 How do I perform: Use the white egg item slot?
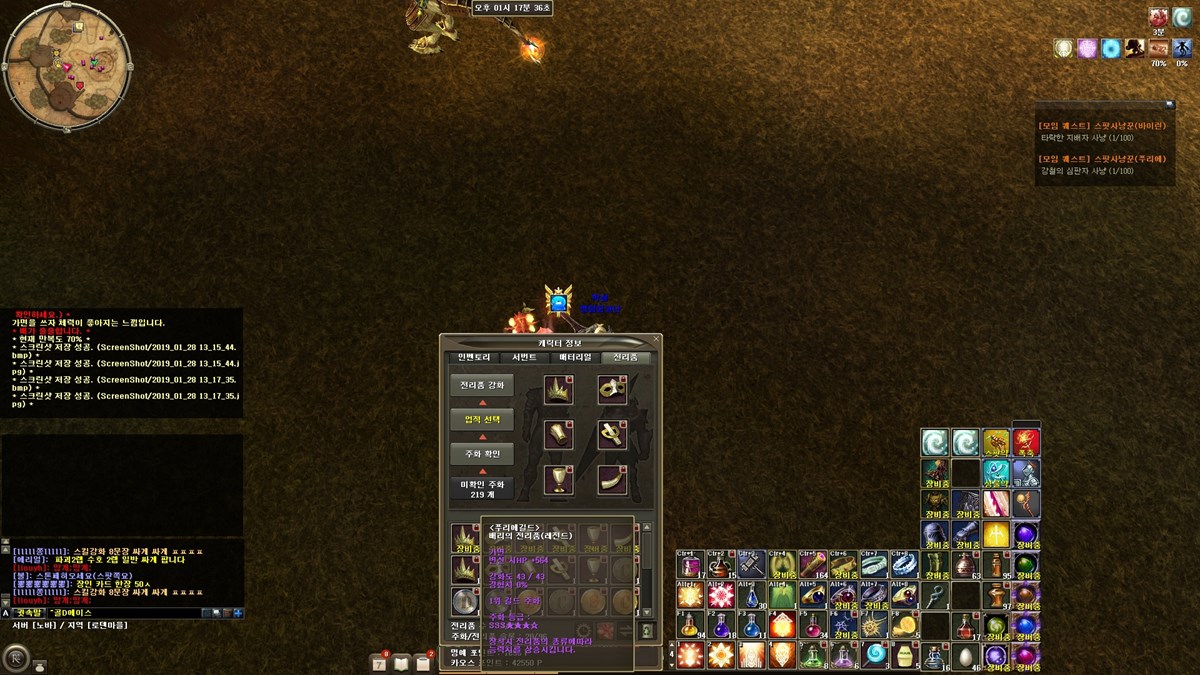[x=965, y=656]
